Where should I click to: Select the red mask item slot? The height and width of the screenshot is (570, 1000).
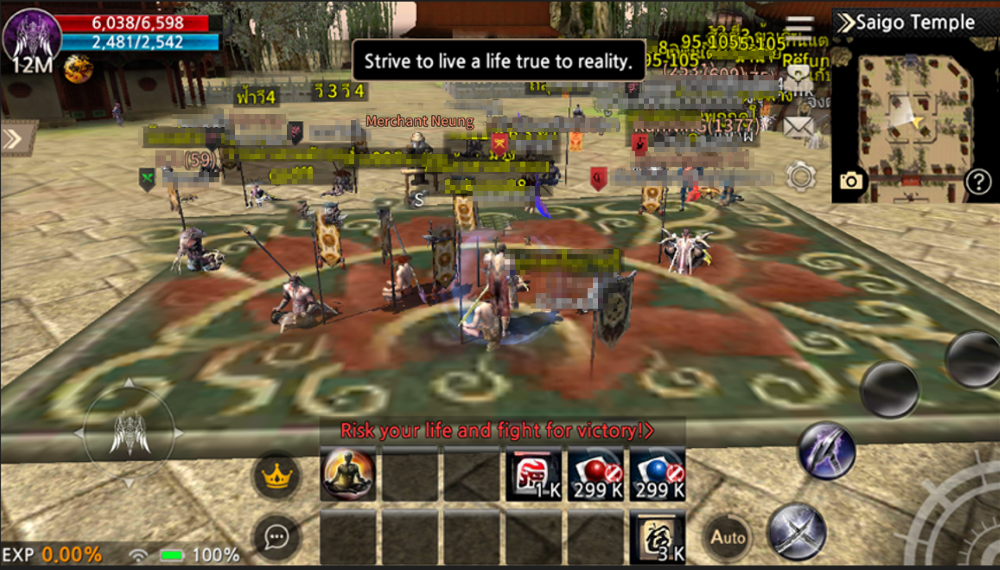point(534,474)
